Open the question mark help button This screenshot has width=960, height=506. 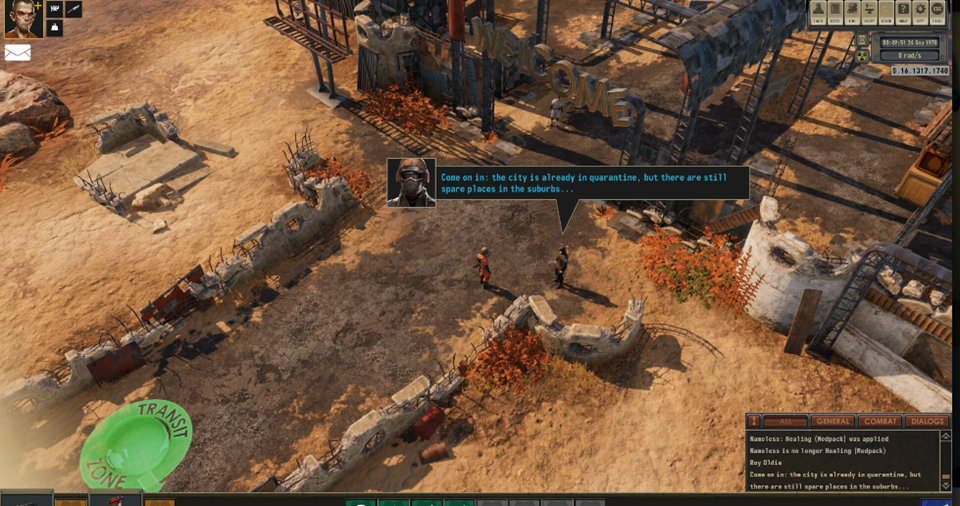(x=903, y=11)
